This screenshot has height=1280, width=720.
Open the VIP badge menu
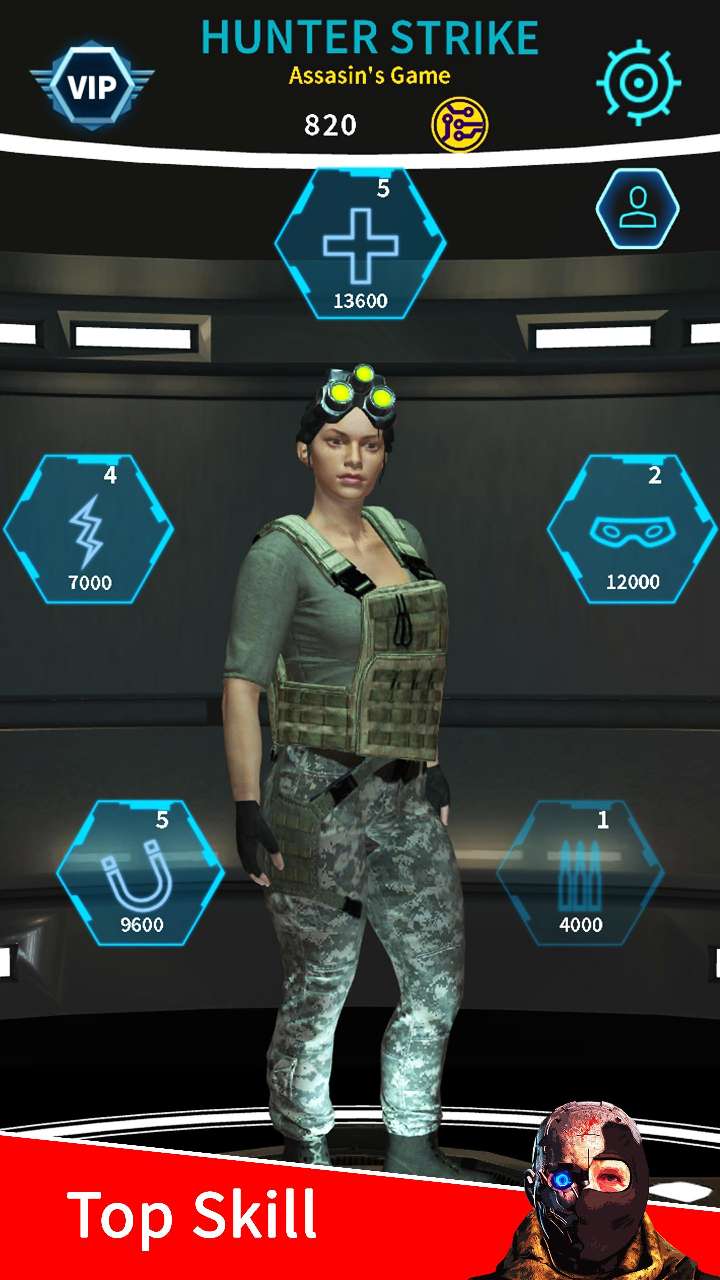tap(92, 84)
